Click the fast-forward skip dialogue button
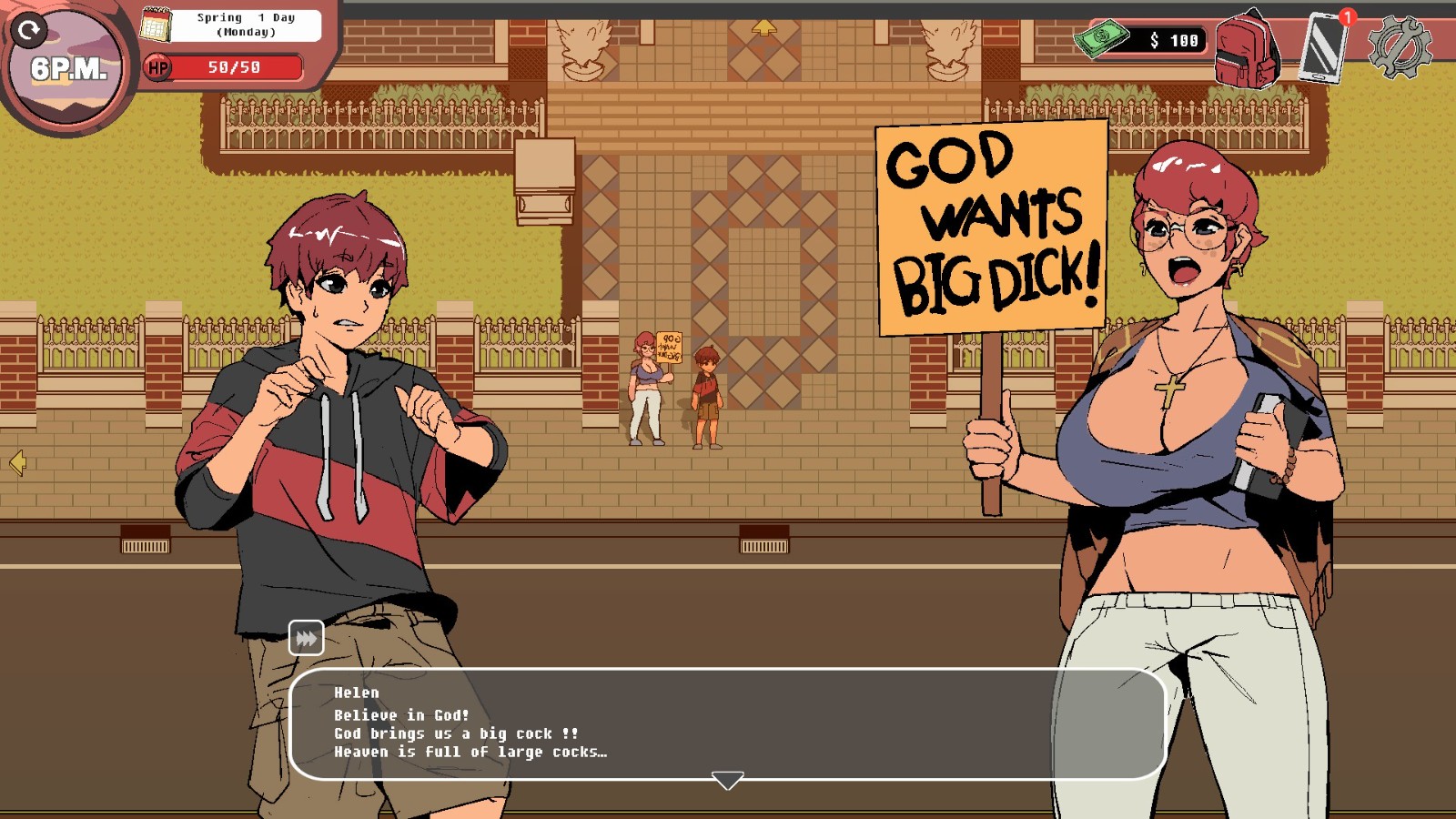Image resolution: width=1456 pixels, height=819 pixels. (x=306, y=638)
